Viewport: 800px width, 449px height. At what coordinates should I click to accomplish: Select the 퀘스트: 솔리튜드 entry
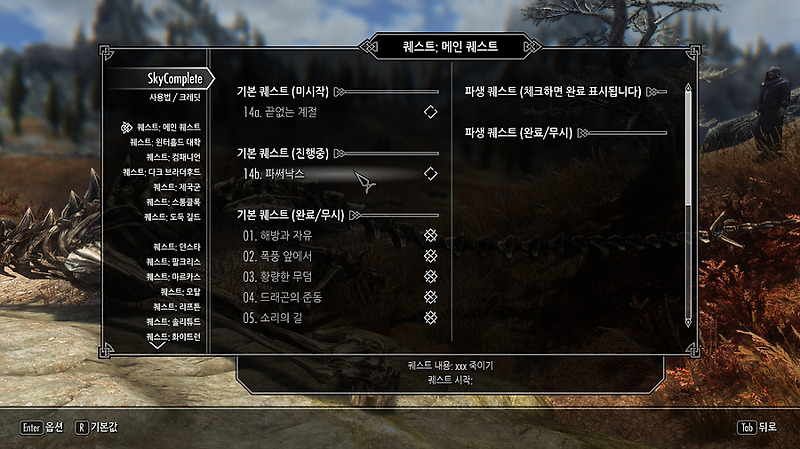174,321
